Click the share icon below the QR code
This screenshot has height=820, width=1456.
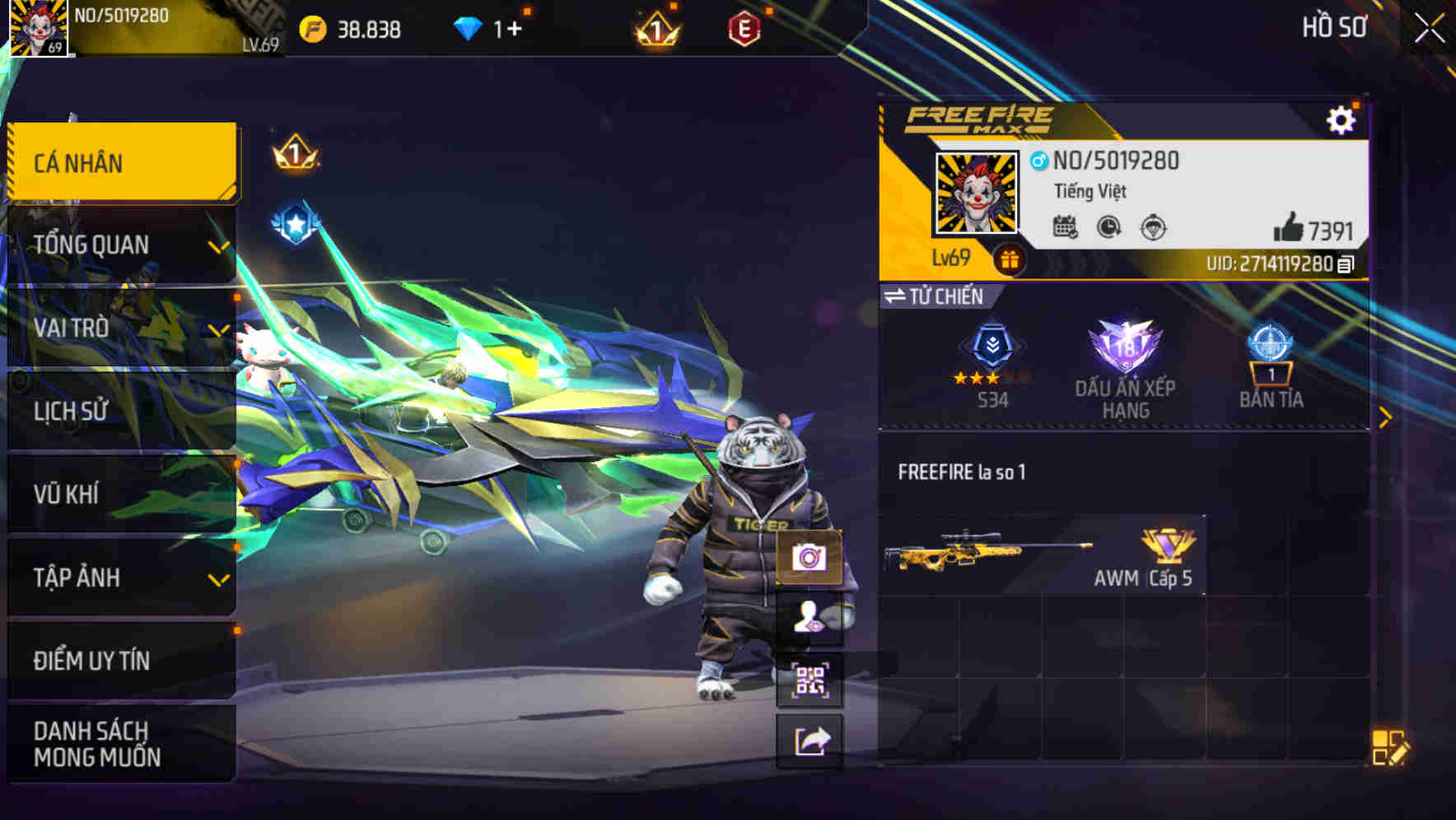click(810, 740)
